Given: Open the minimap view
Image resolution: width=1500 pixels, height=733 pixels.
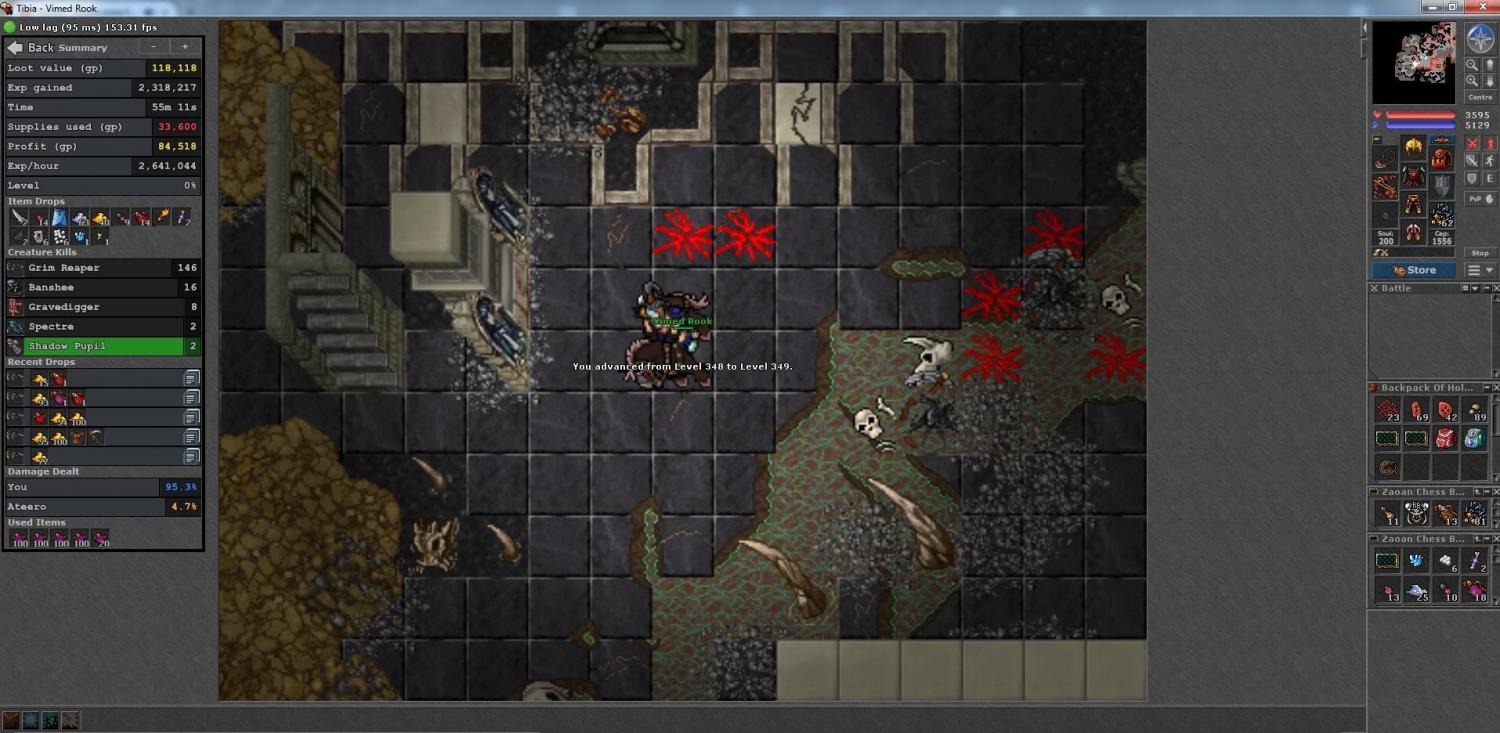Looking at the screenshot, I should point(1413,63).
